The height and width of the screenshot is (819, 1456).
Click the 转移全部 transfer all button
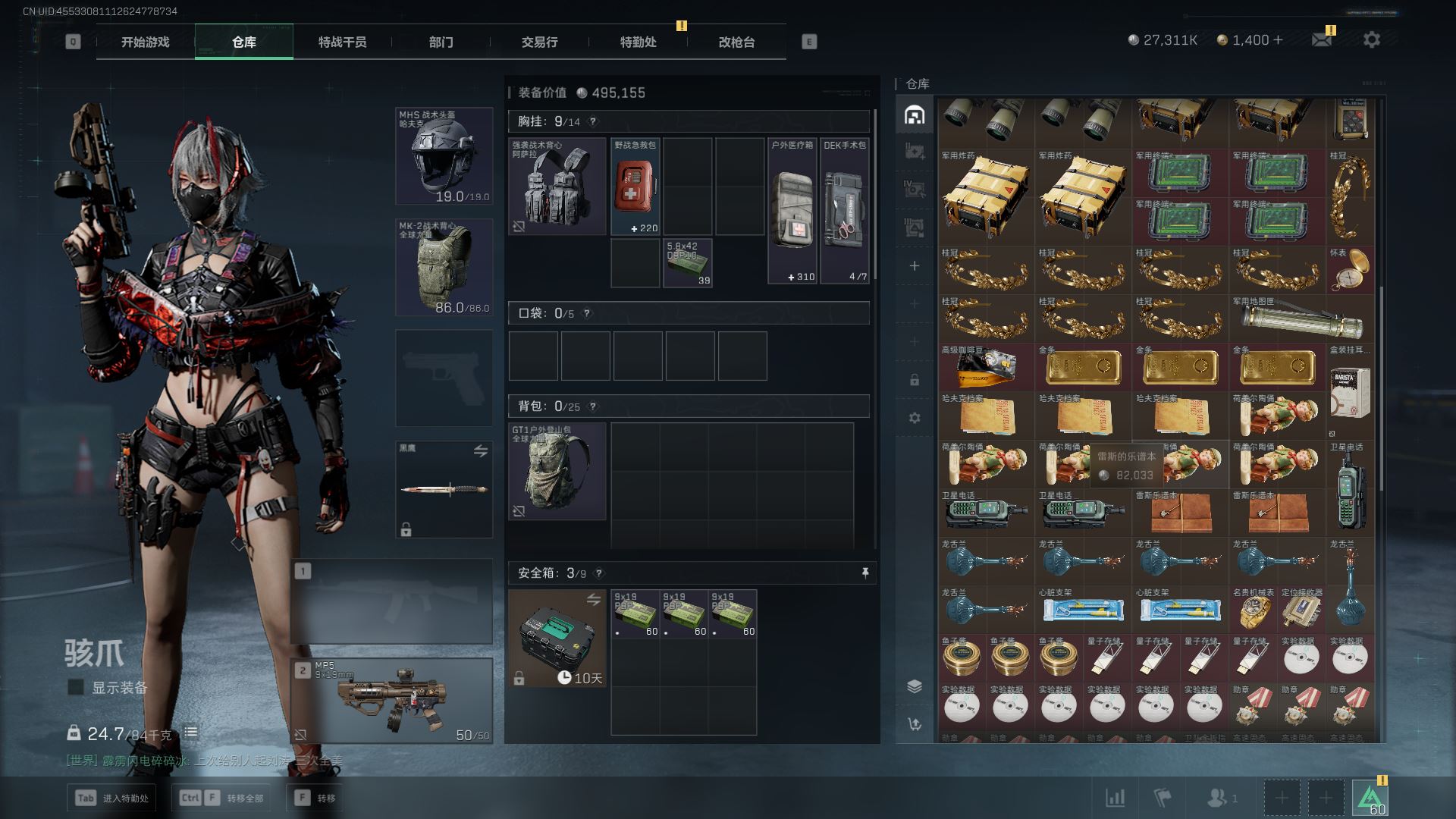[x=222, y=798]
